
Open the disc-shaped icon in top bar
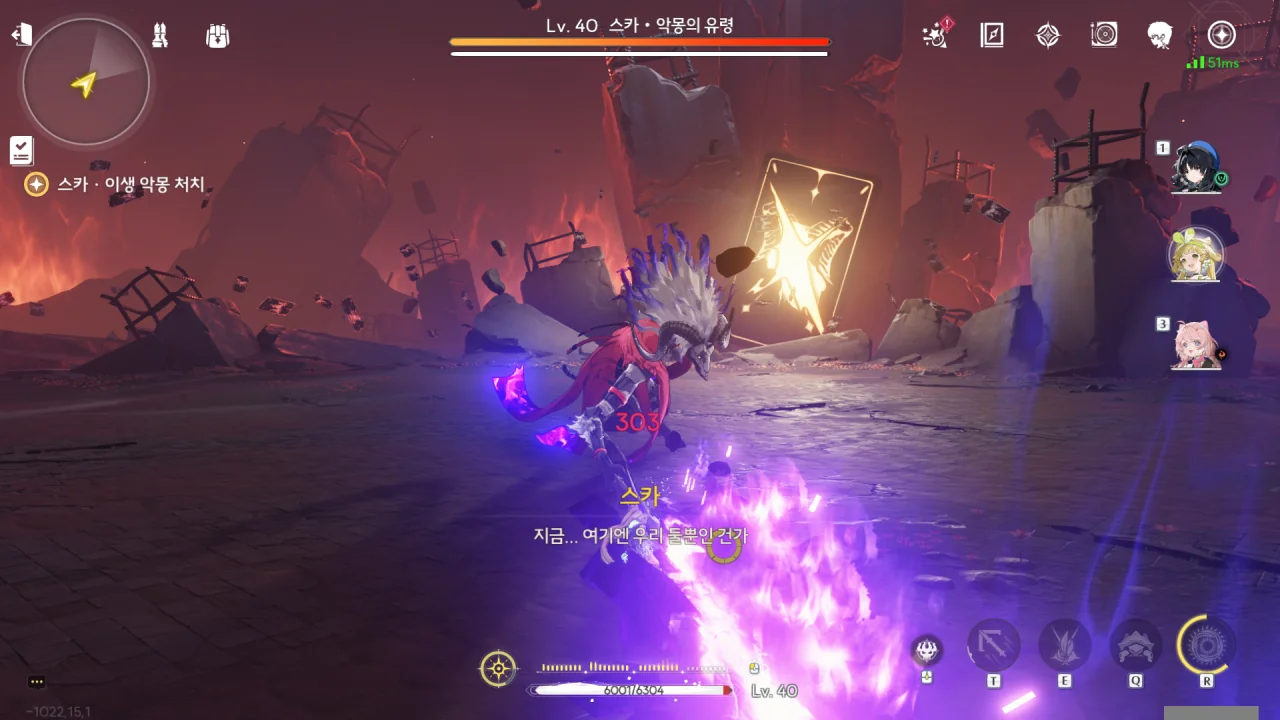1104,36
